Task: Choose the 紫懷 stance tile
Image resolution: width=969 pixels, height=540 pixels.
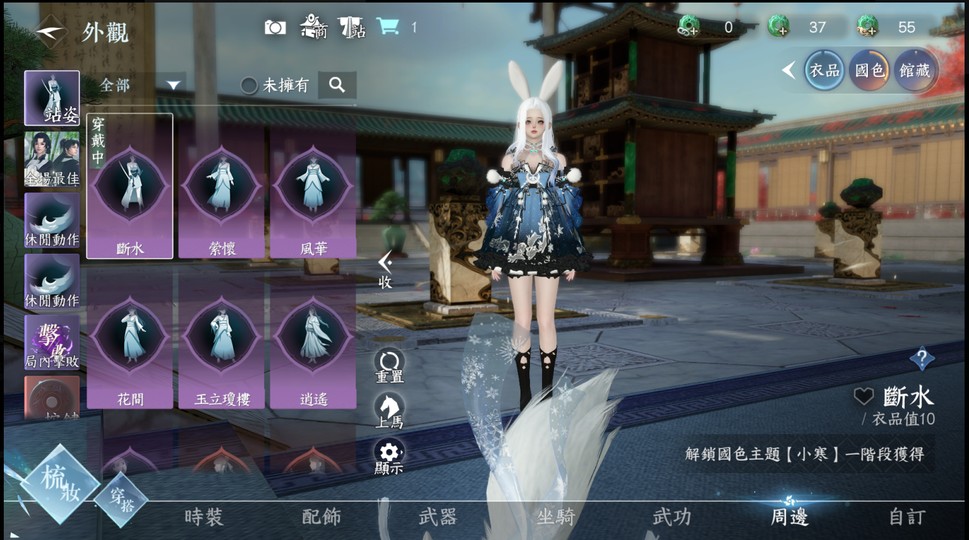Action: 221,192
